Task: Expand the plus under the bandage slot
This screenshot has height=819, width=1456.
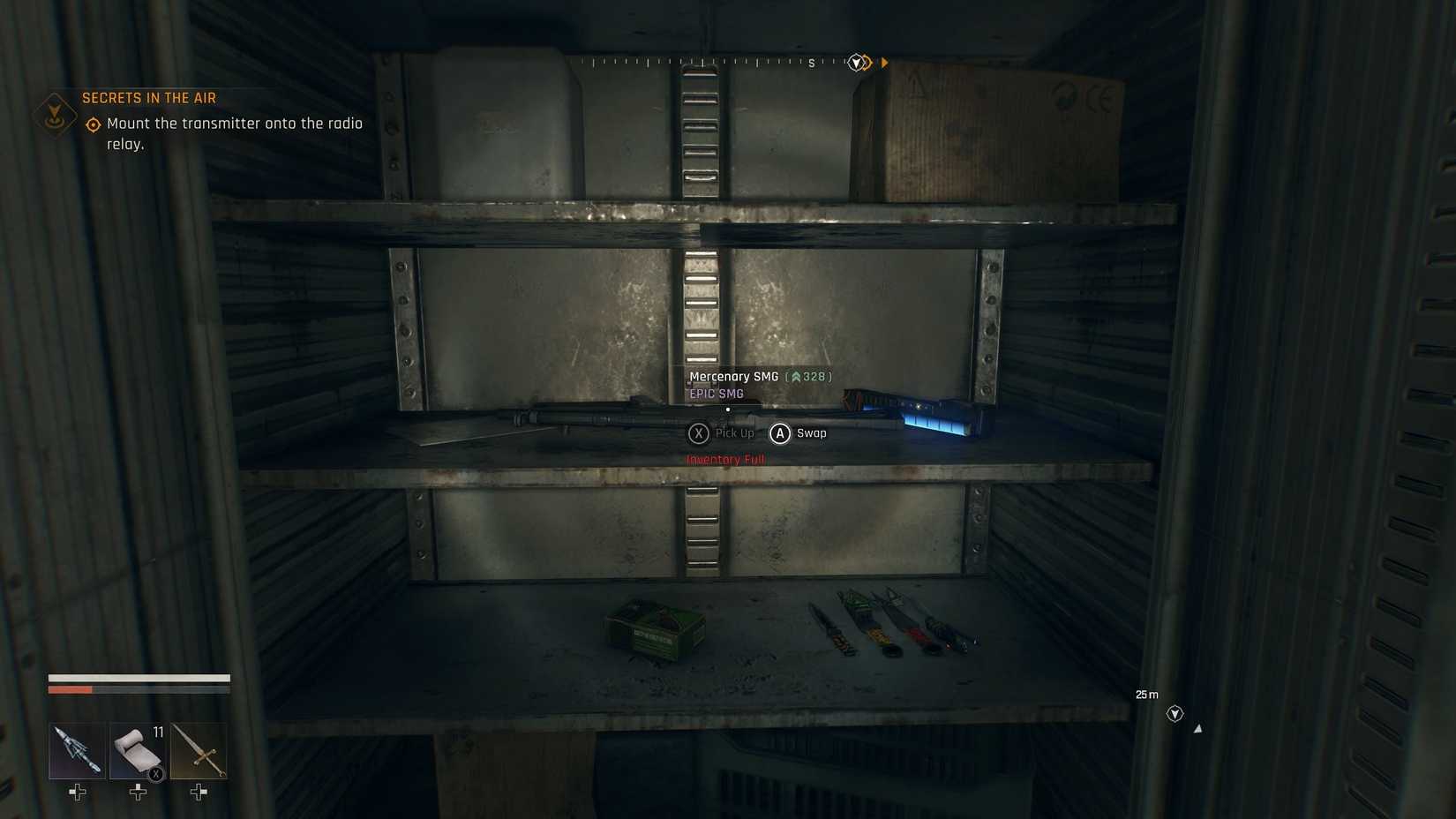Action: click(x=138, y=793)
